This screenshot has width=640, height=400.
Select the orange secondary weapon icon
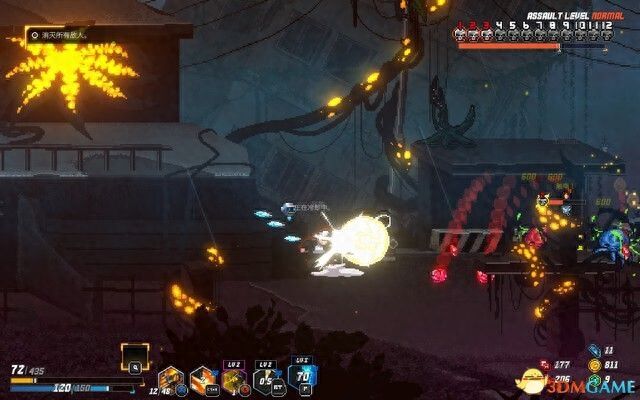(202, 378)
